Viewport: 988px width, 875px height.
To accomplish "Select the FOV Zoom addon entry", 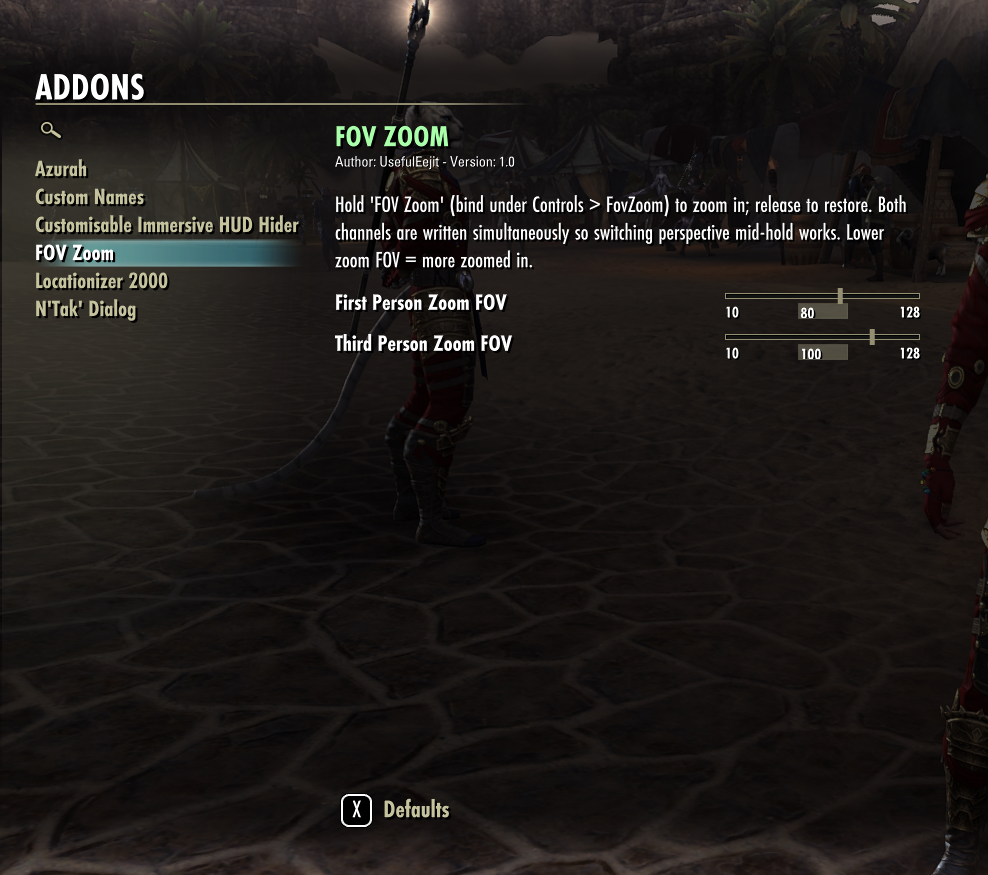I will [75, 253].
